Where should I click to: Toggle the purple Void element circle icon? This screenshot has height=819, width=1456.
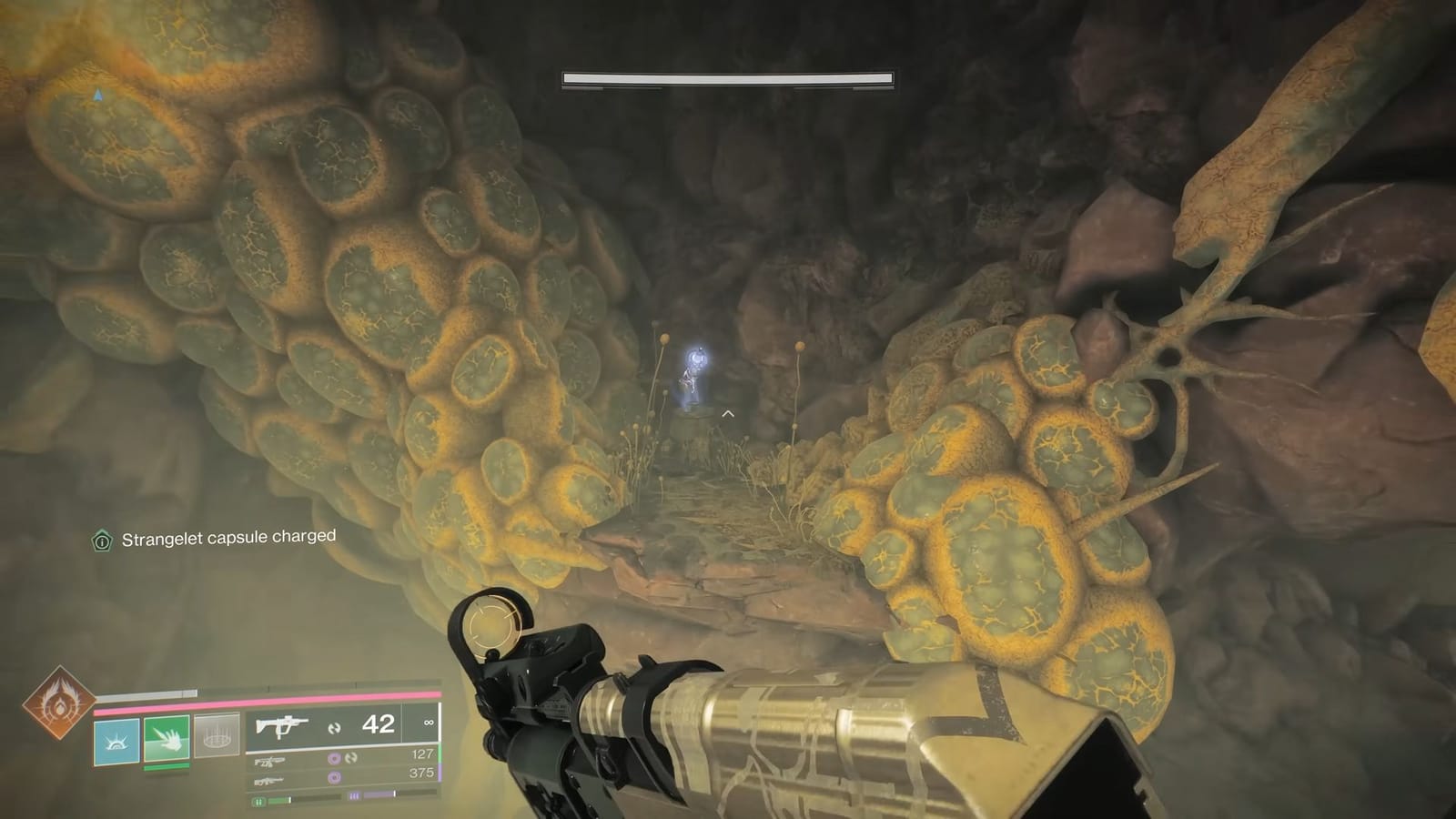pos(335,759)
